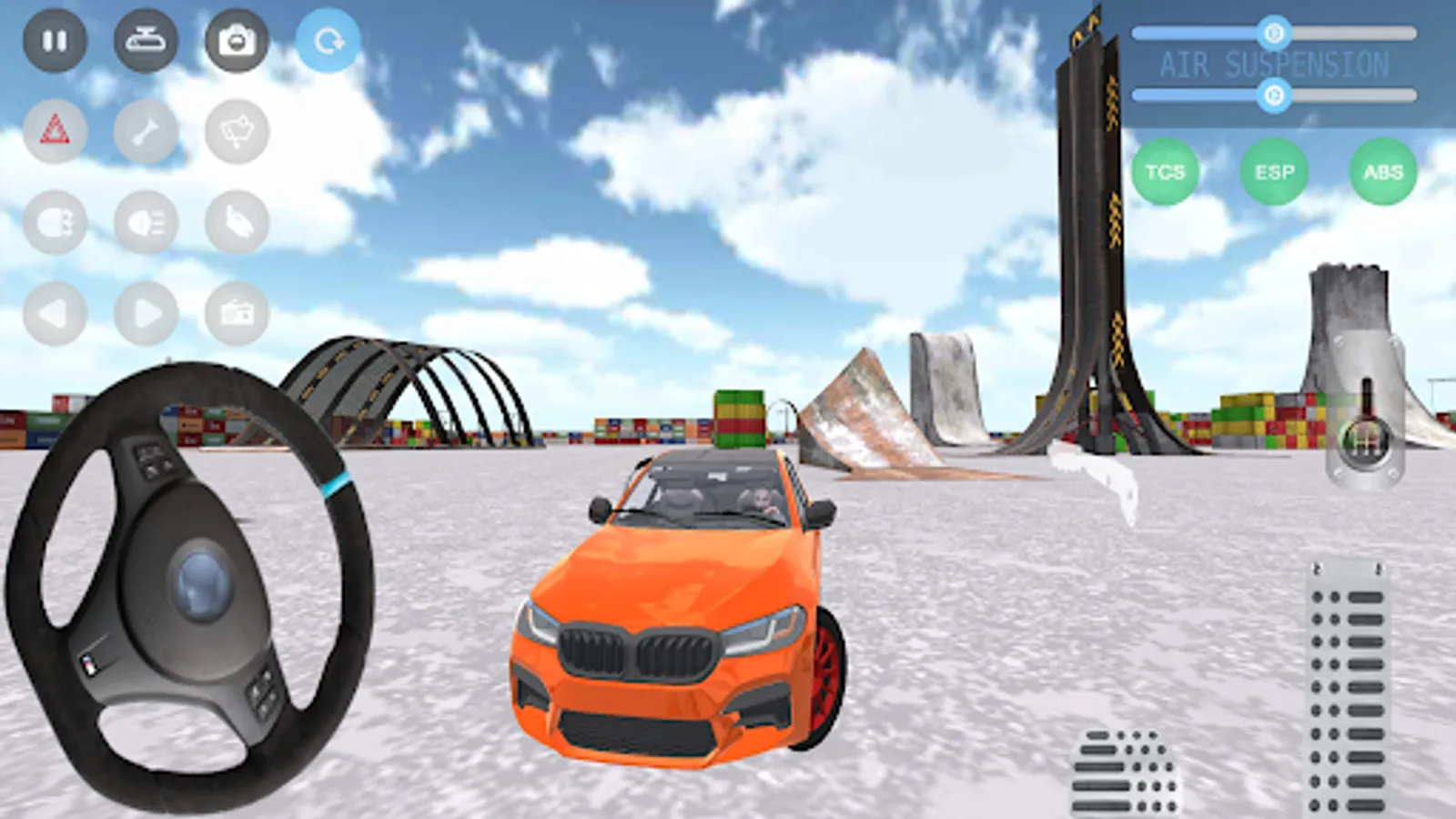Restart using the blue refresh icon
The image size is (1456, 819).
pyautogui.click(x=328, y=39)
